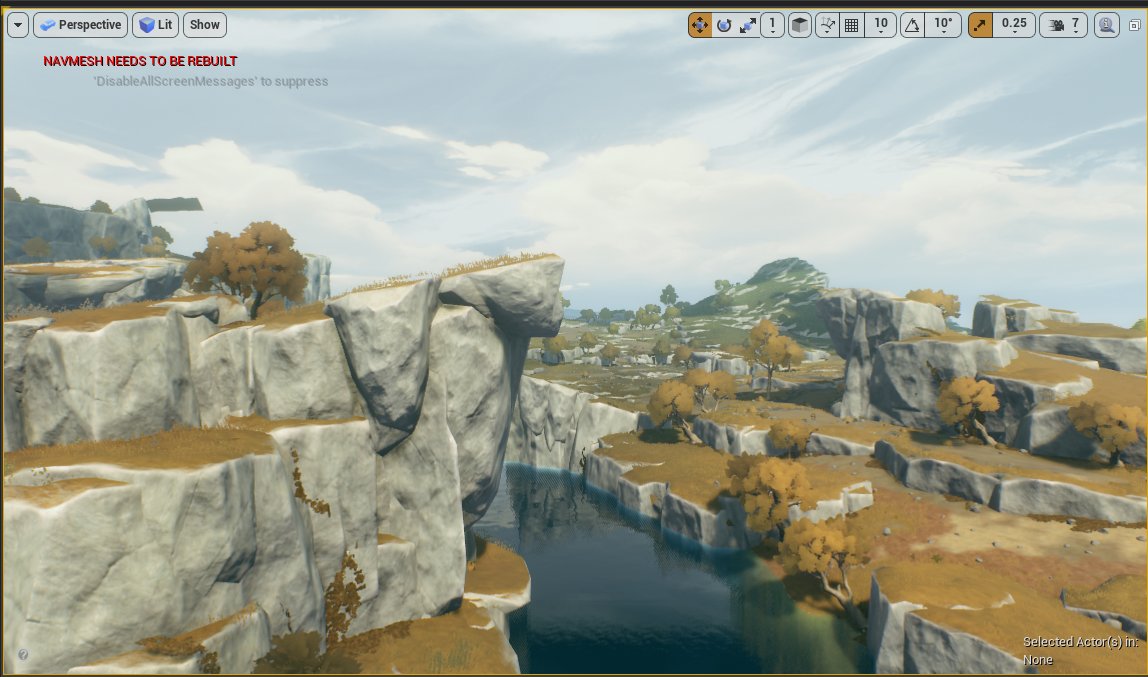This screenshot has width=1148, height=677.
Task: Toggle rotation angle snapping
Action: 912,25
